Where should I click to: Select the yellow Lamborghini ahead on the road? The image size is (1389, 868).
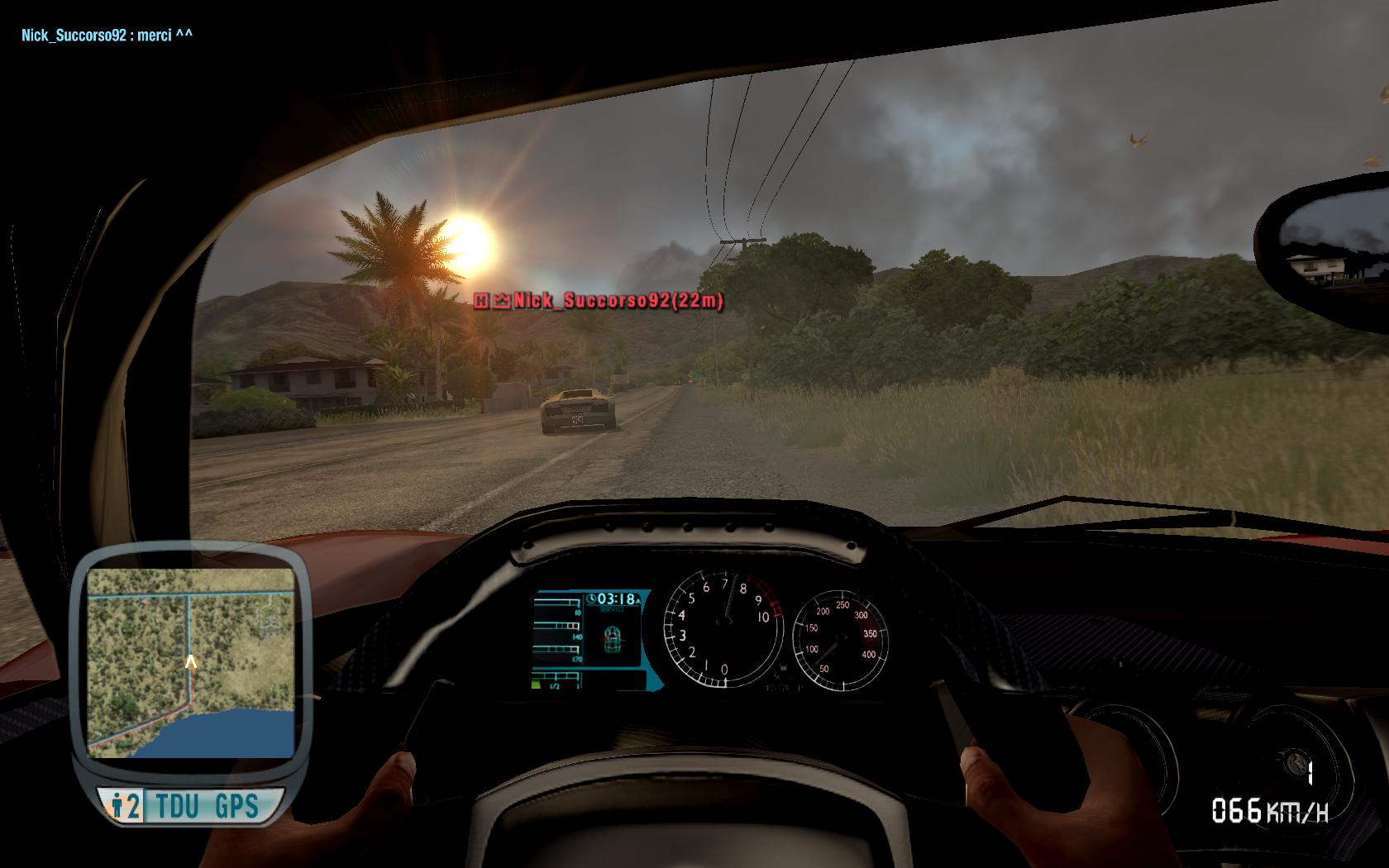tap(579, 412)
